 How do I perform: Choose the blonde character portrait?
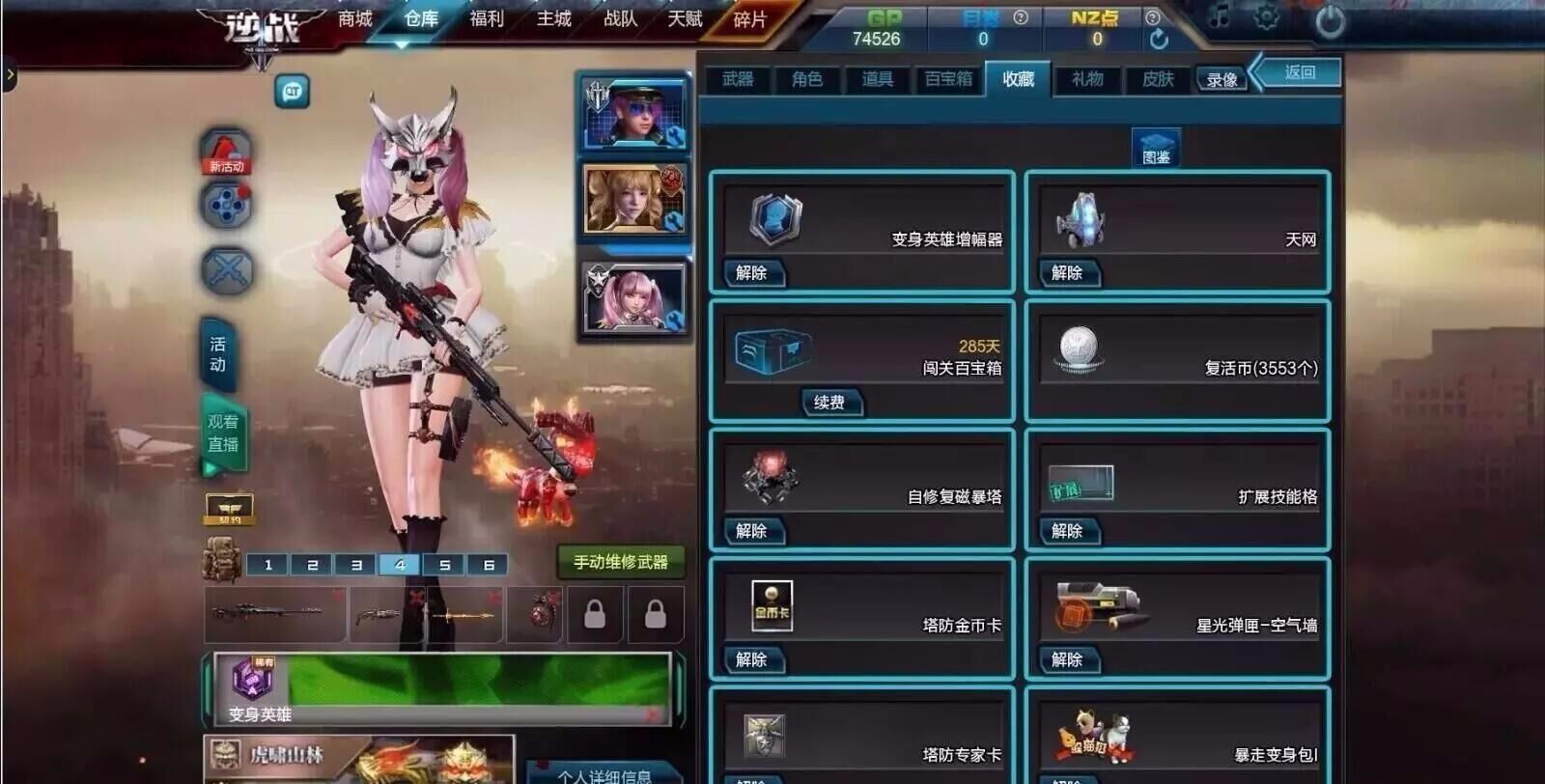633,200
